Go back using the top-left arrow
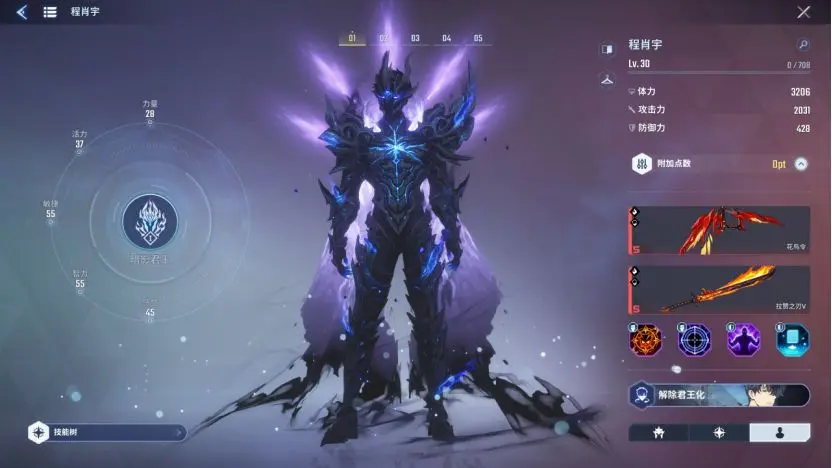Viewport: 832px width, 468px height. (x=21, y=12)
